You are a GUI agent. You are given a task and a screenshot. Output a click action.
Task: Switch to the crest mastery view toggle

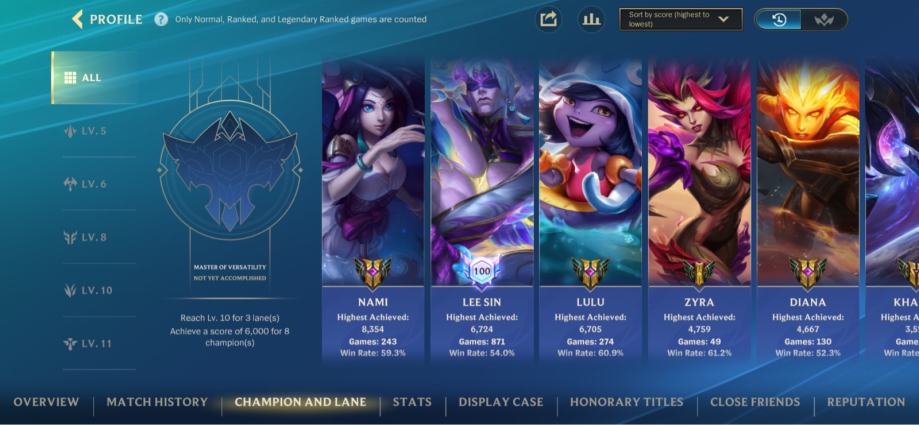click(x=824, y=19)
